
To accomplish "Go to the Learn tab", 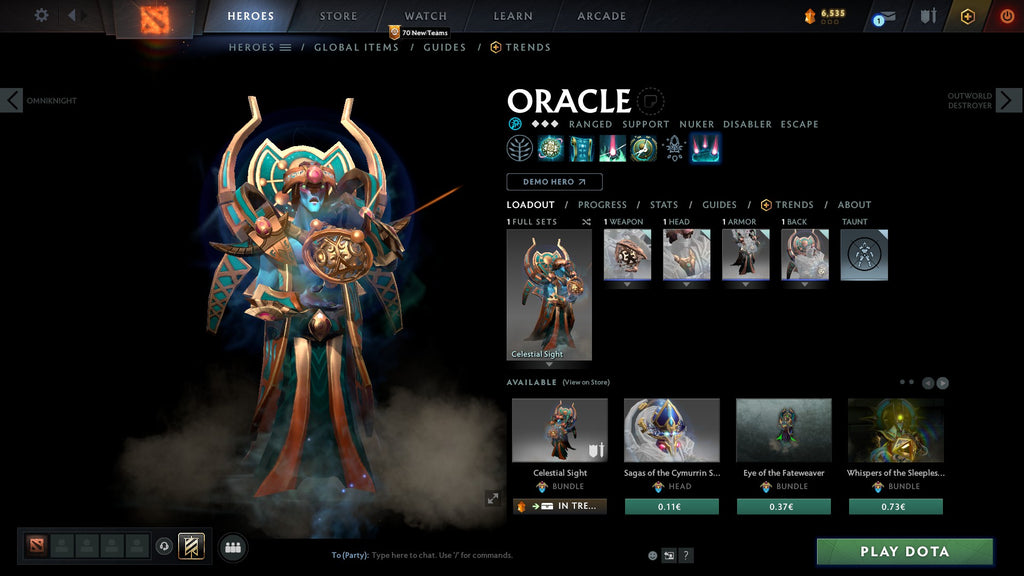I will coord(514,16).
